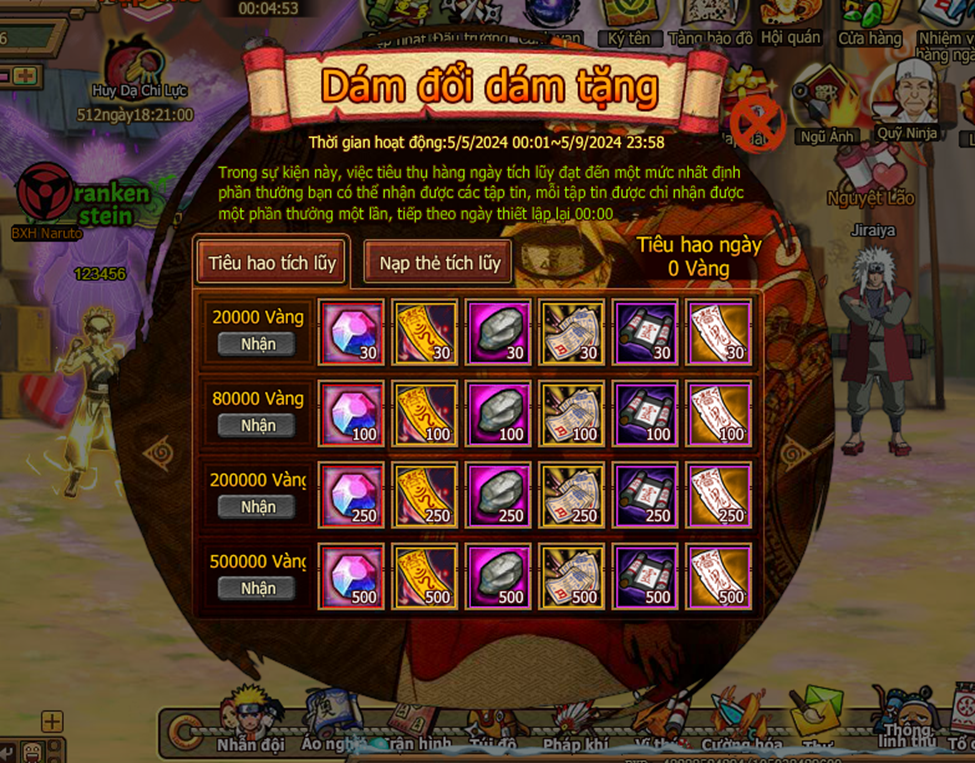Screen dimensions: 975x763
Task: Claim the 20000 Vàng reward with Nhận
Action: click(257, 344)
